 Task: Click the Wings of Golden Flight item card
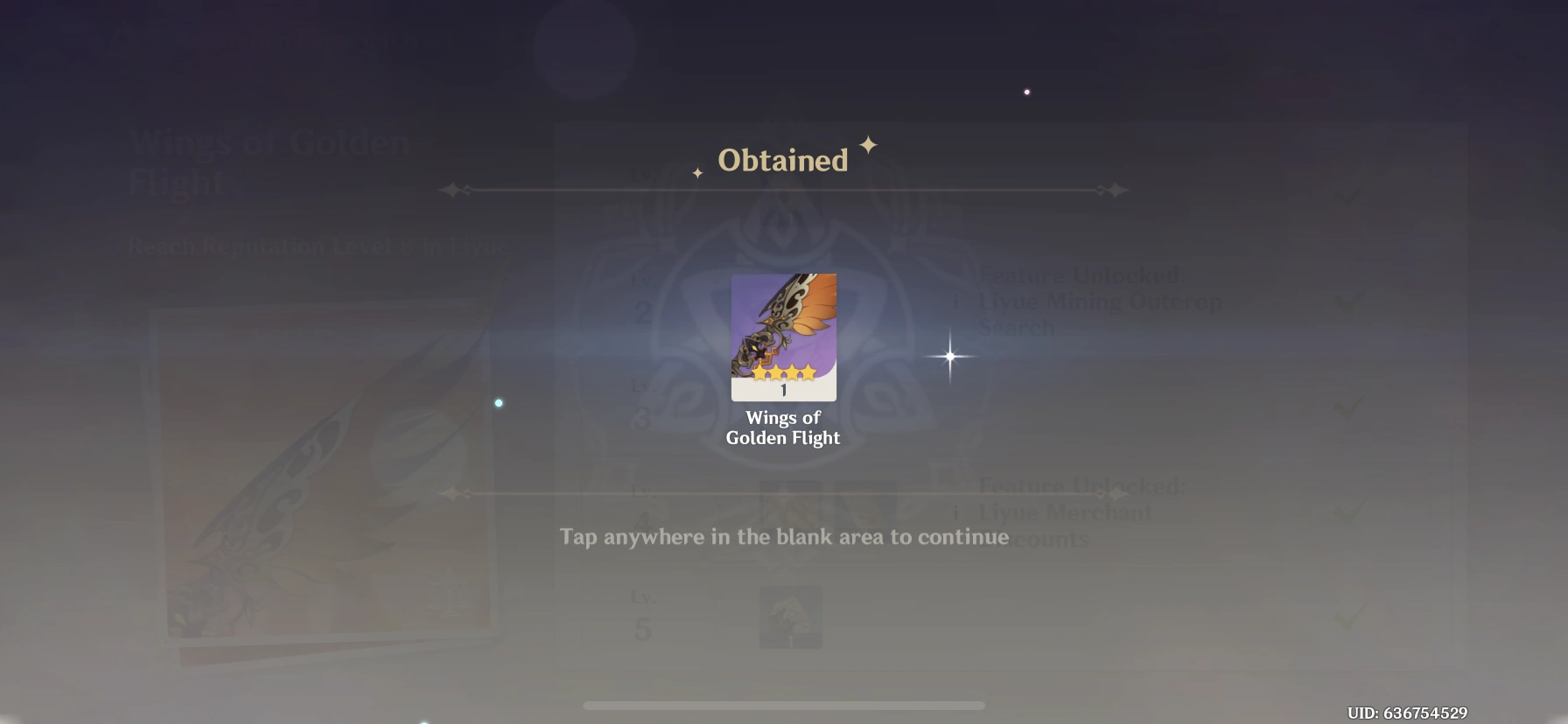[x=783, y=337]
